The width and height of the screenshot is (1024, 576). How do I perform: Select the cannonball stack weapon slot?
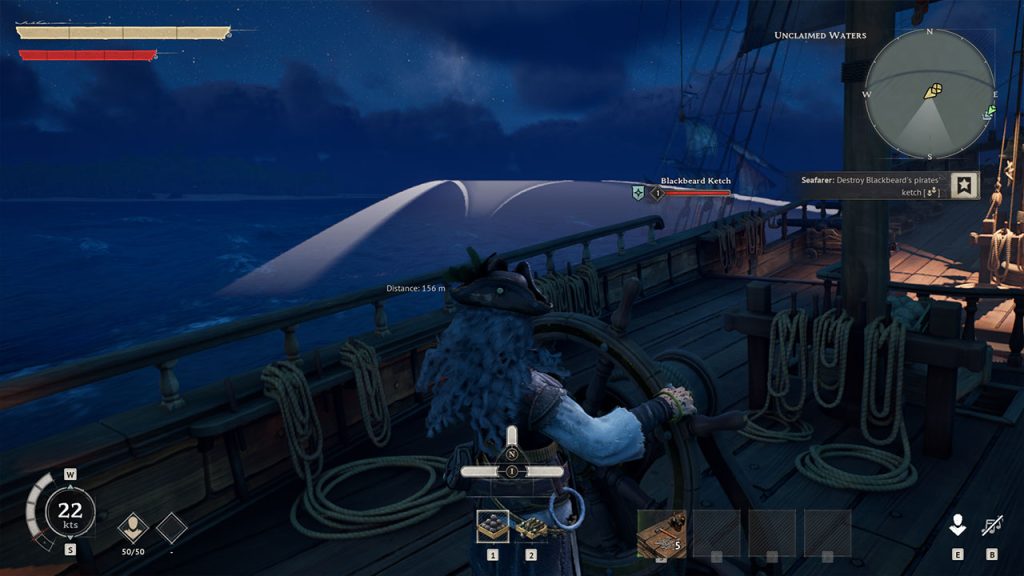[x=492, y=526]
